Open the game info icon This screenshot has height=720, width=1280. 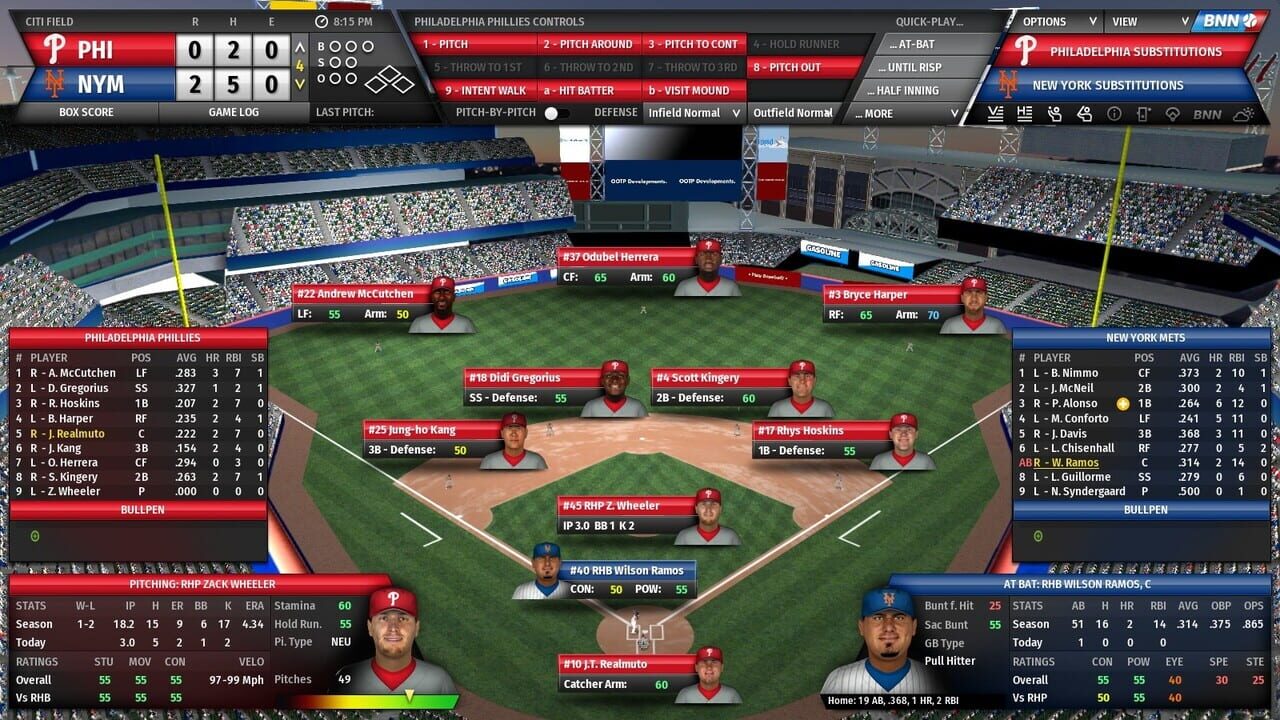(1116, 114)
